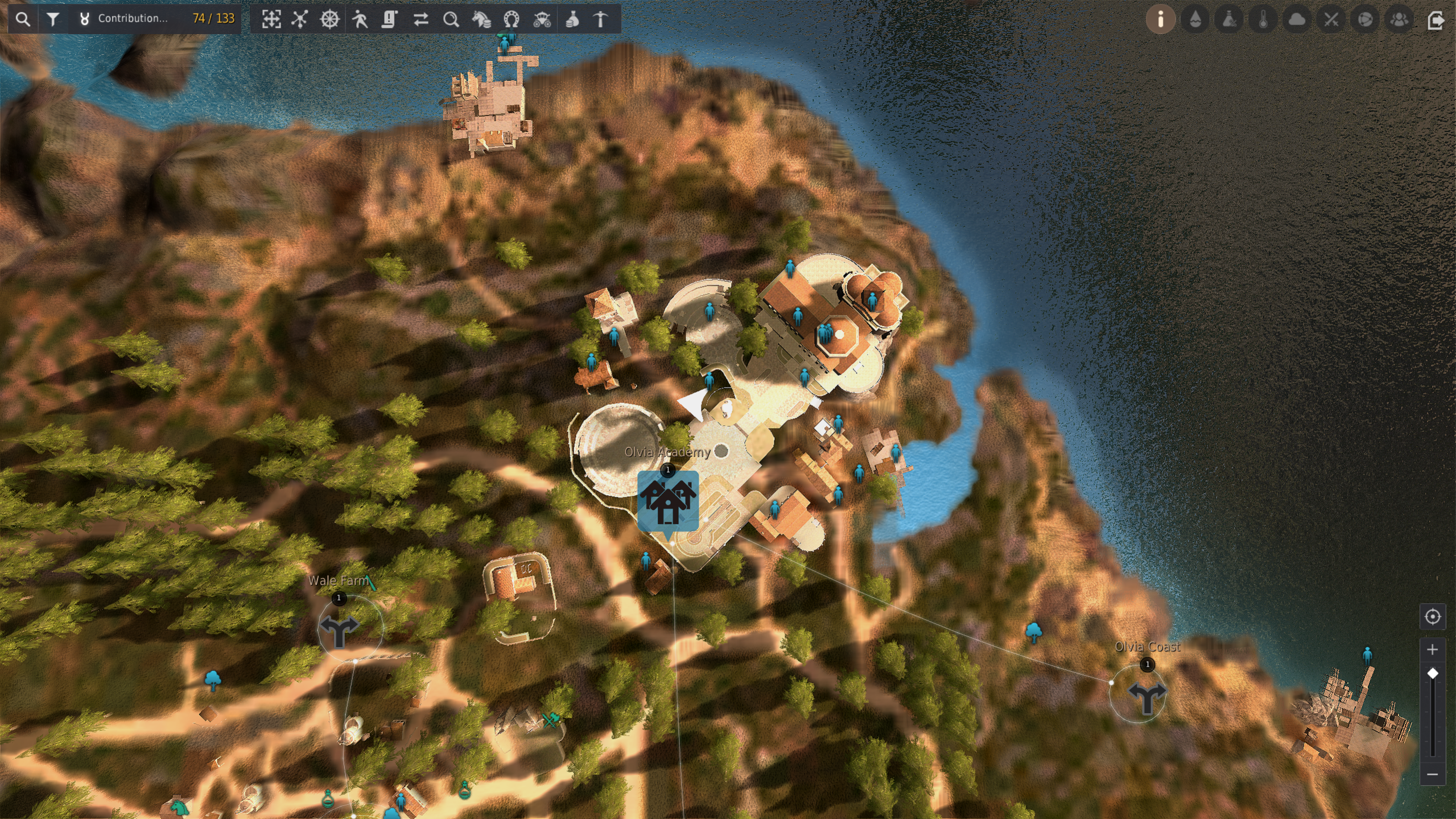The width and height of the screenshot is (1456, 819).
Task: Select the Olvia Coast node marker
Action: click(x=1146, y=695)
